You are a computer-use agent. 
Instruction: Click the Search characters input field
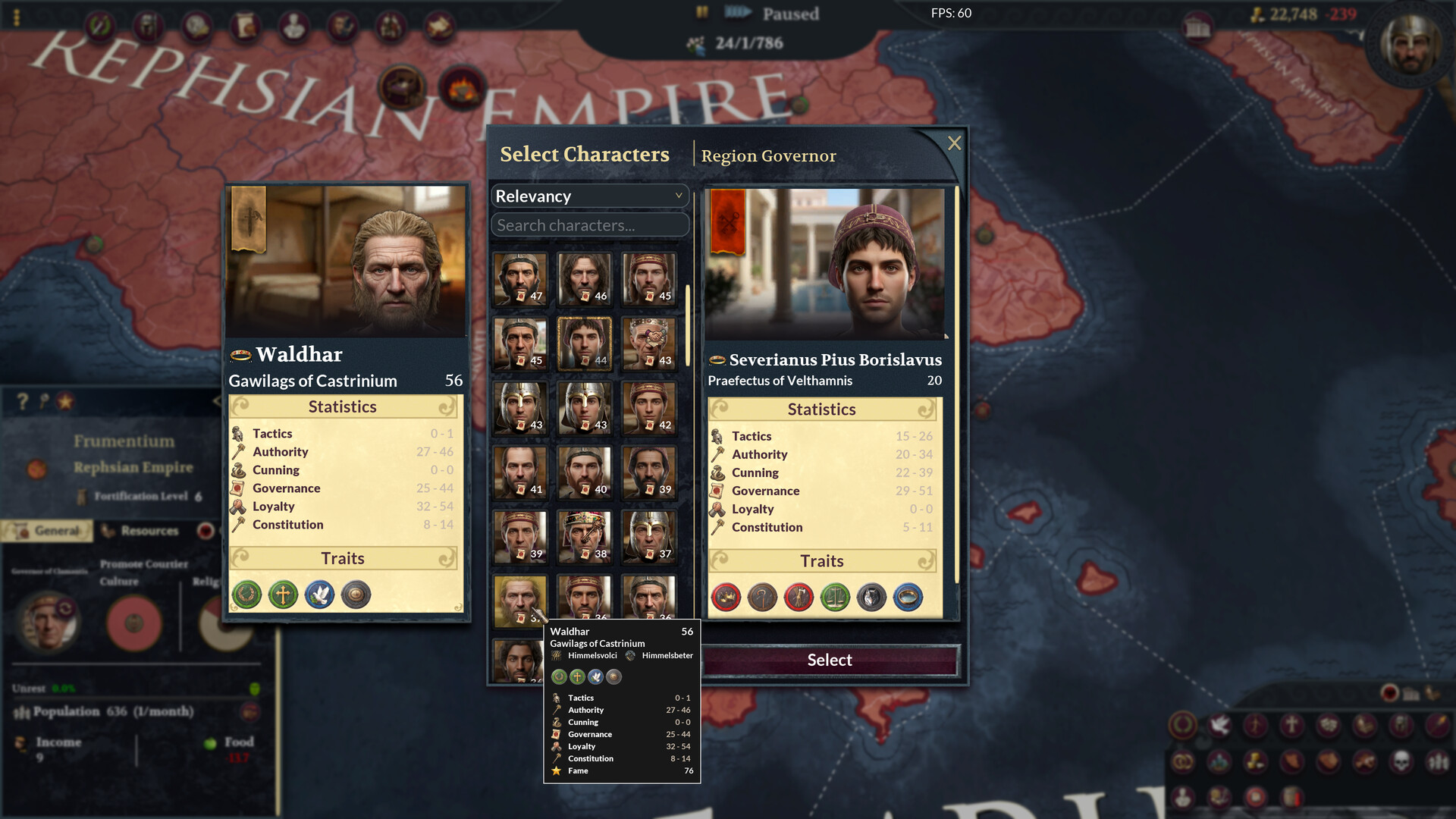click(x=589, y=224)
